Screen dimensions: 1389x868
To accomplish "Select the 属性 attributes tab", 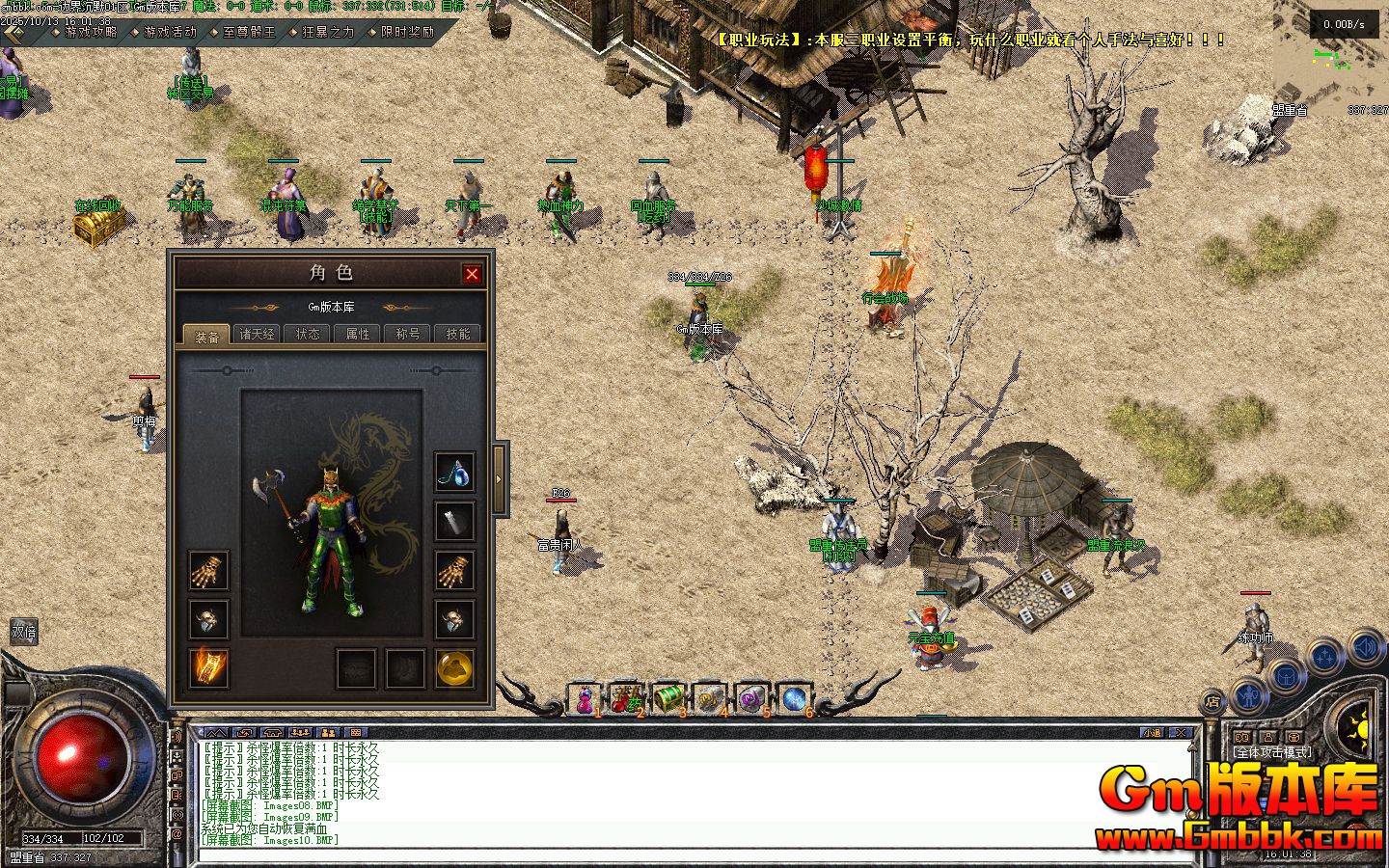I will click(358, 334).
